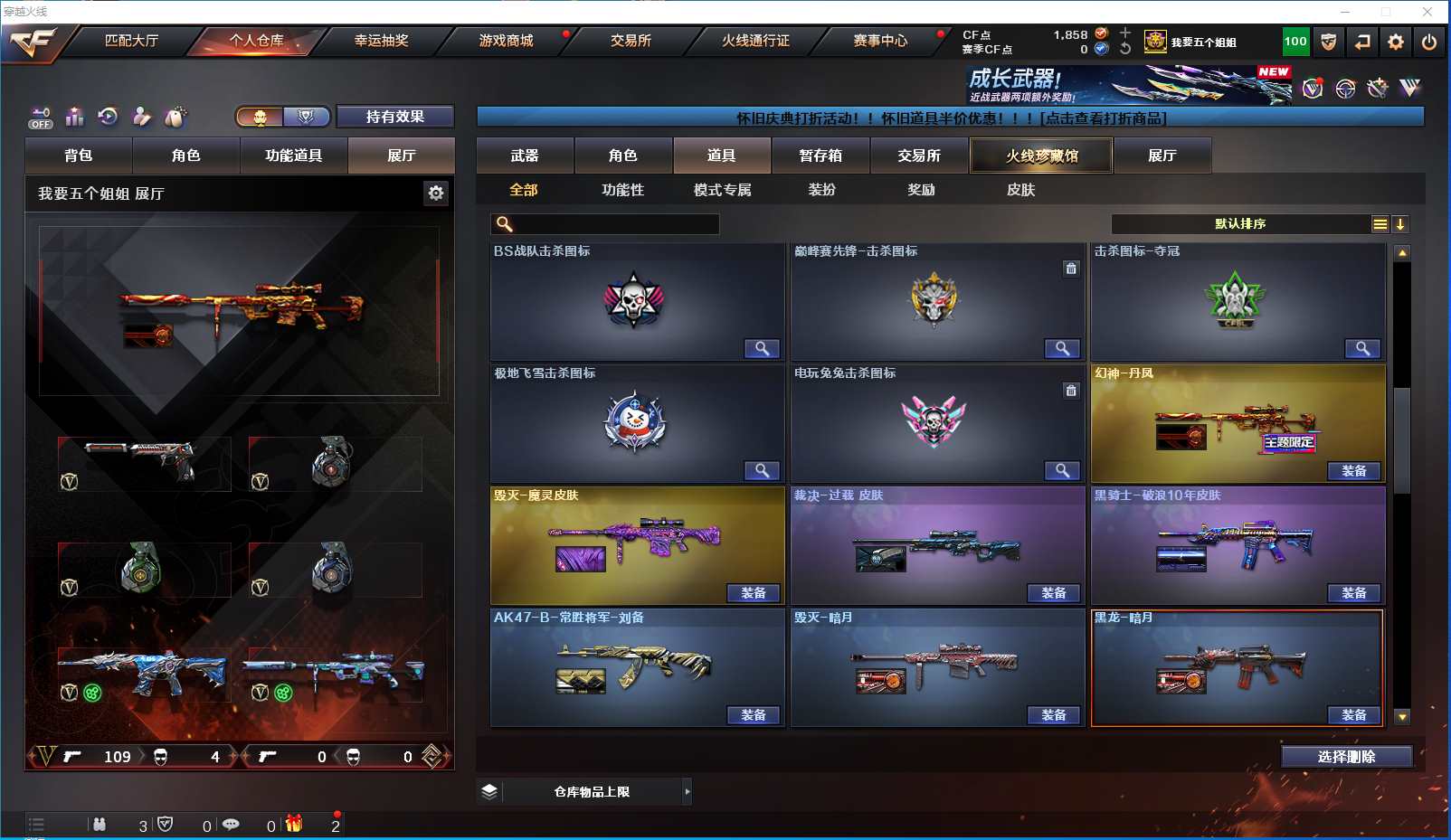Image resolution: width=1451 pixels, height=840 pixels.
Task: Go to 幸运抽奖 lucky draw
Action: pyautogui.click(x=381, y=41)
